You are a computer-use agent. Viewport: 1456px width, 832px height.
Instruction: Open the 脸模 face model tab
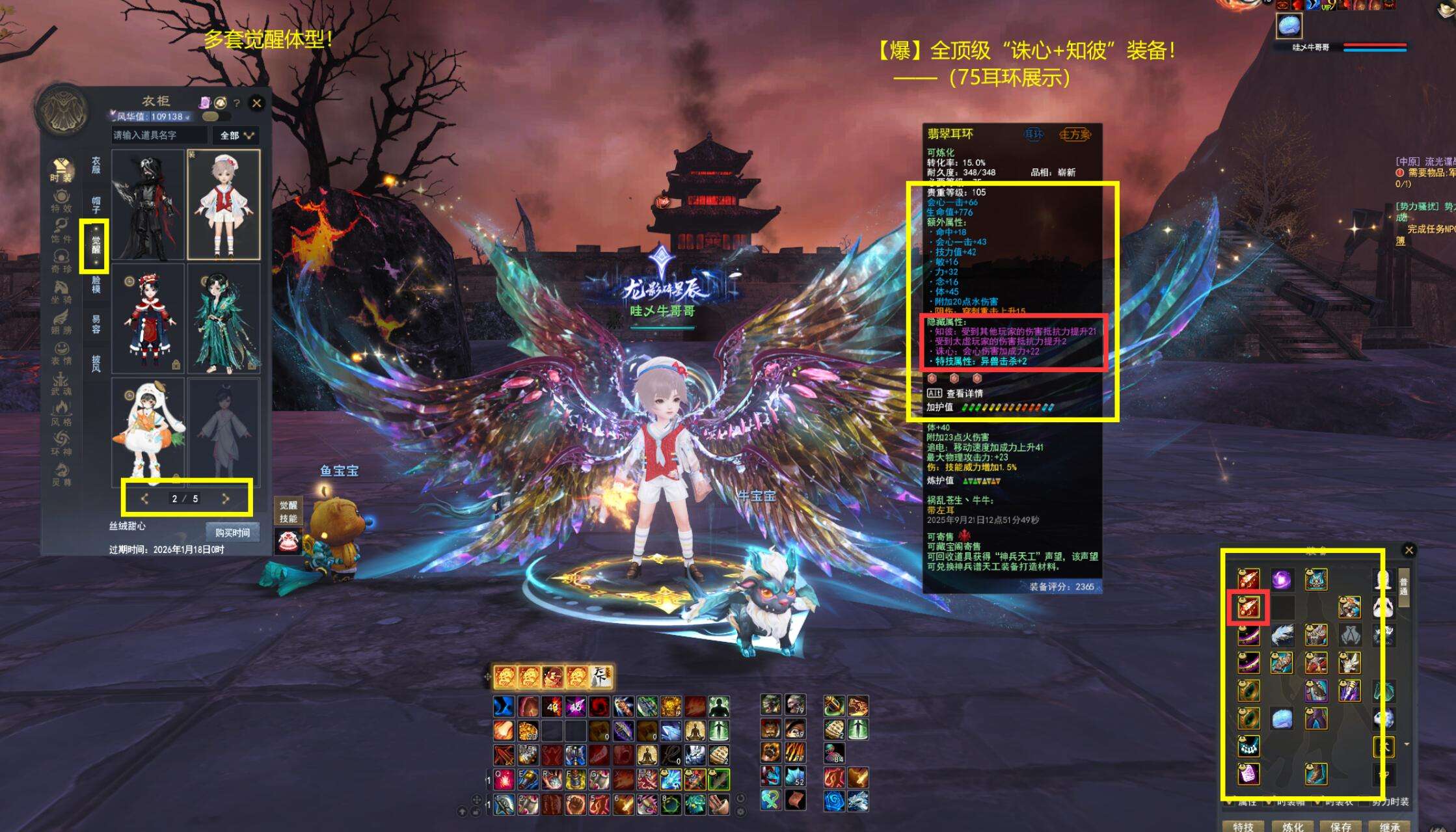[96, 285]
